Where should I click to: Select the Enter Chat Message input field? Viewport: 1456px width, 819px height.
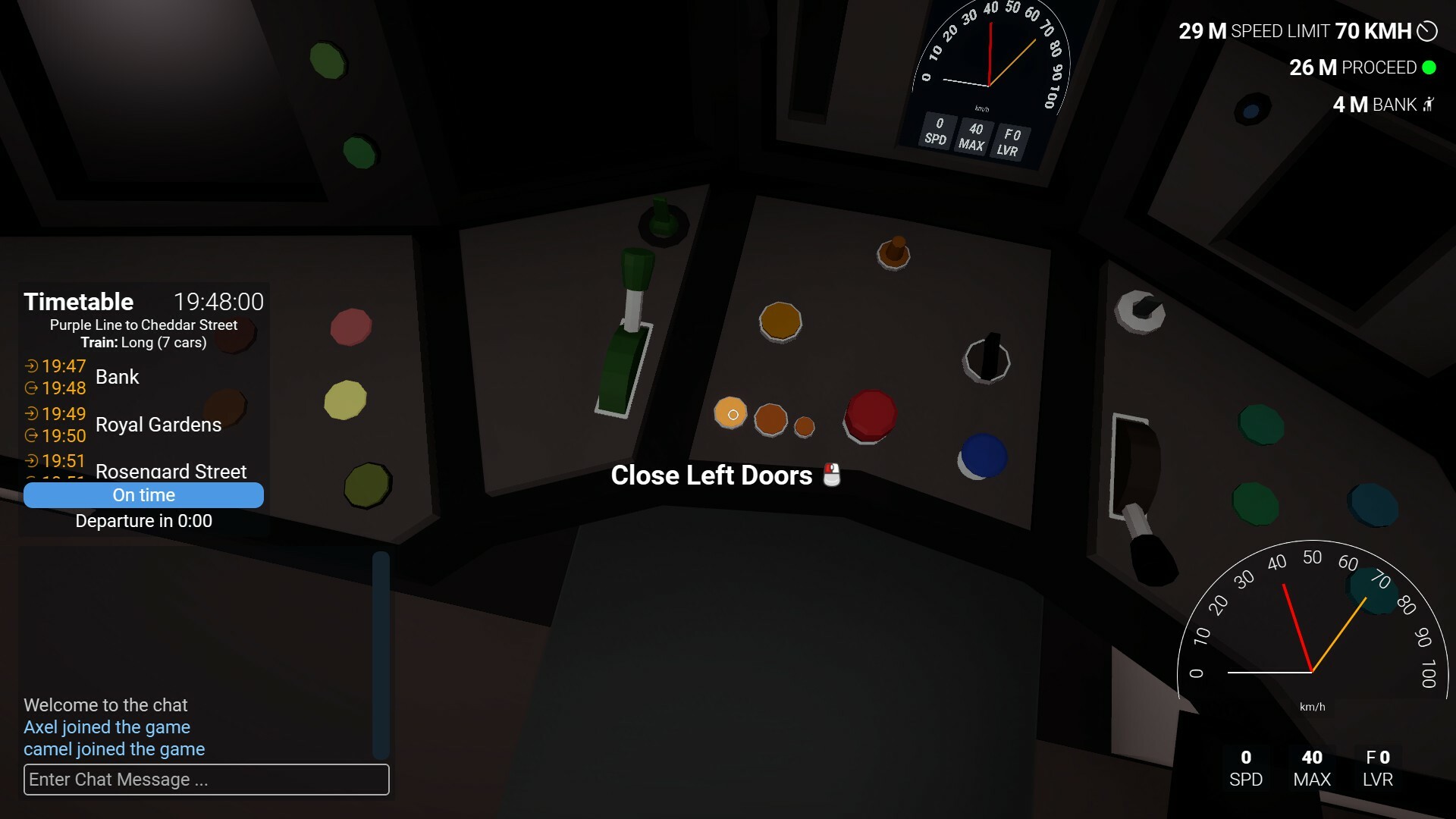(206, 780)
